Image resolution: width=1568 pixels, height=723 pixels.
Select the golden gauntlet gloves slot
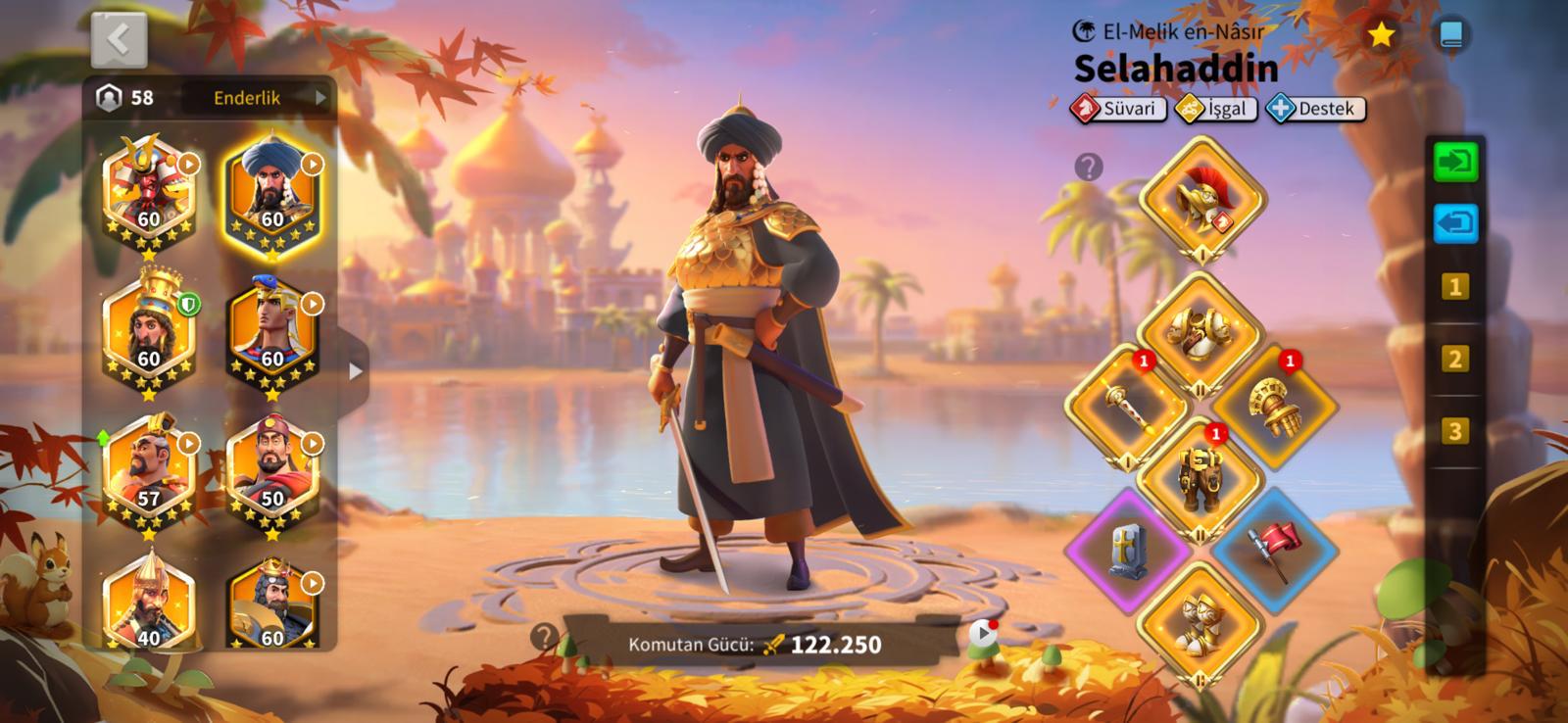[x=1273, y=404]
